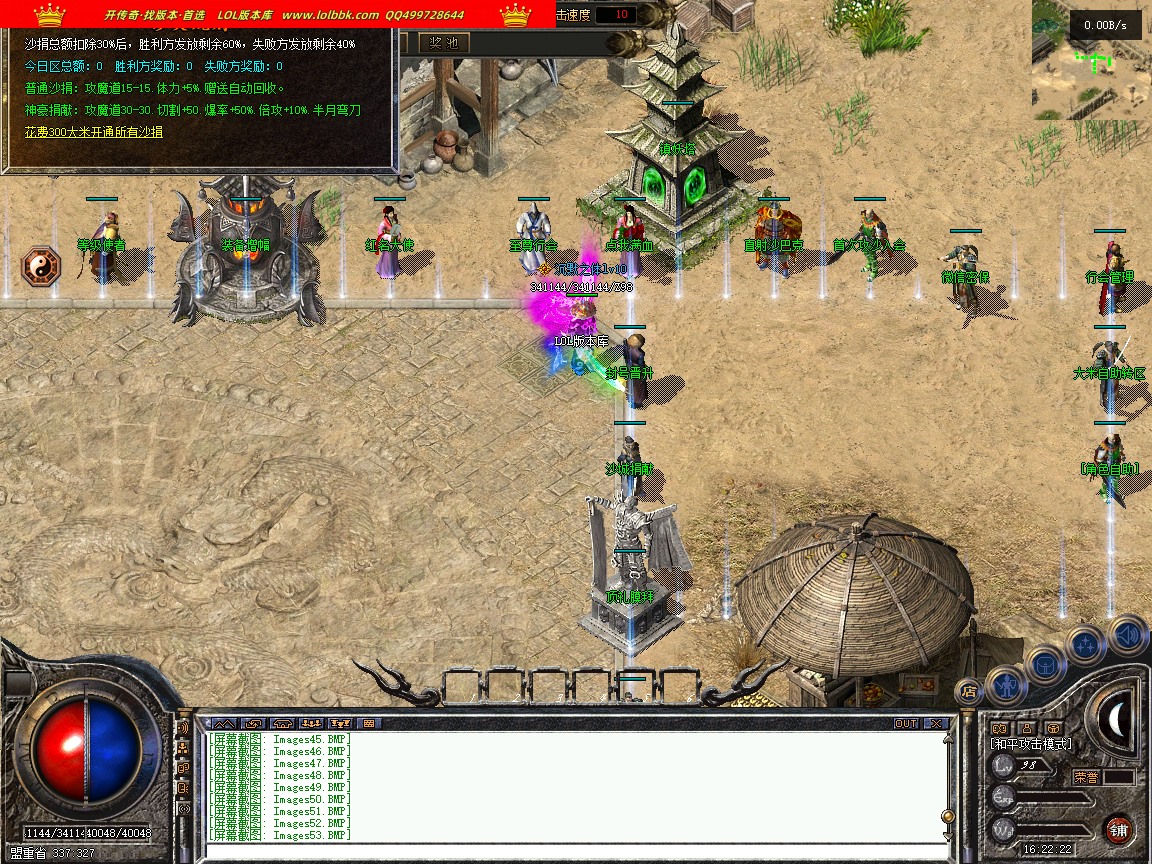Click the chat scrollbar up arrow
The image size is (1152, 864).
pos(947,740)
